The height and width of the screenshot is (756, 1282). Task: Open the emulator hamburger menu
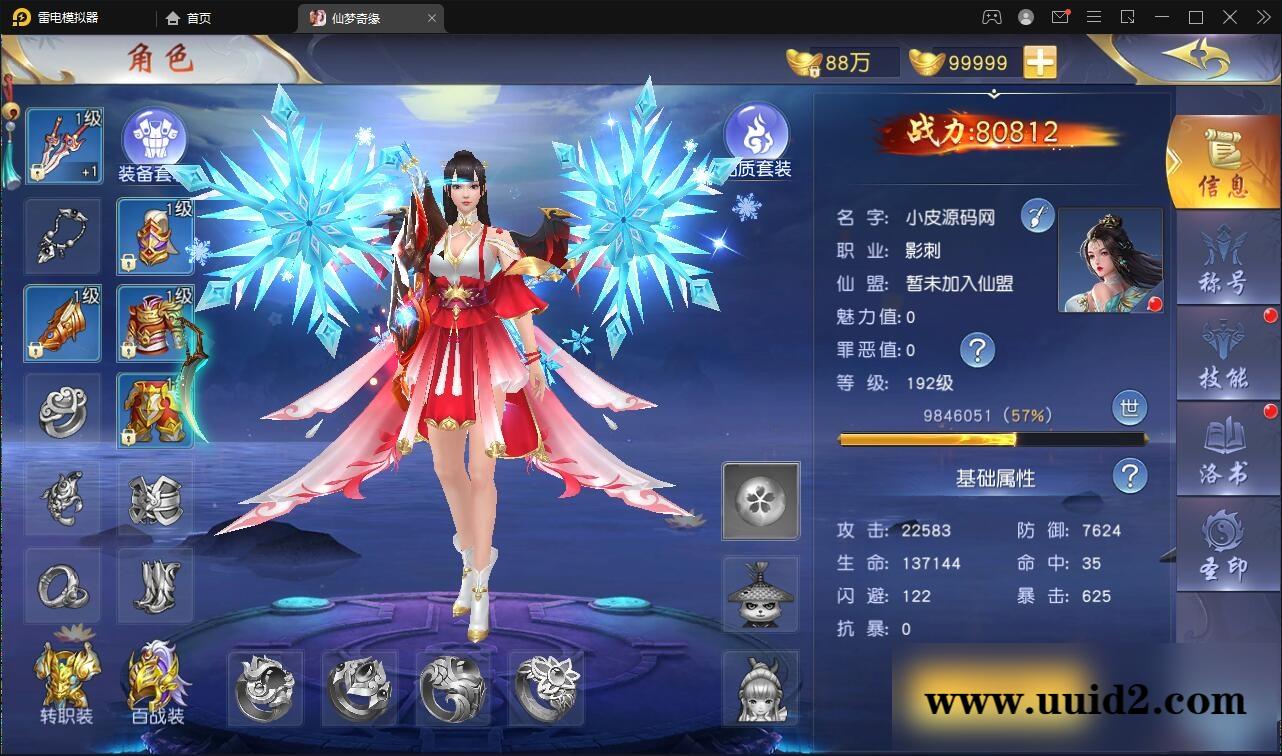pyautogui.click(x=1094, y=17)
